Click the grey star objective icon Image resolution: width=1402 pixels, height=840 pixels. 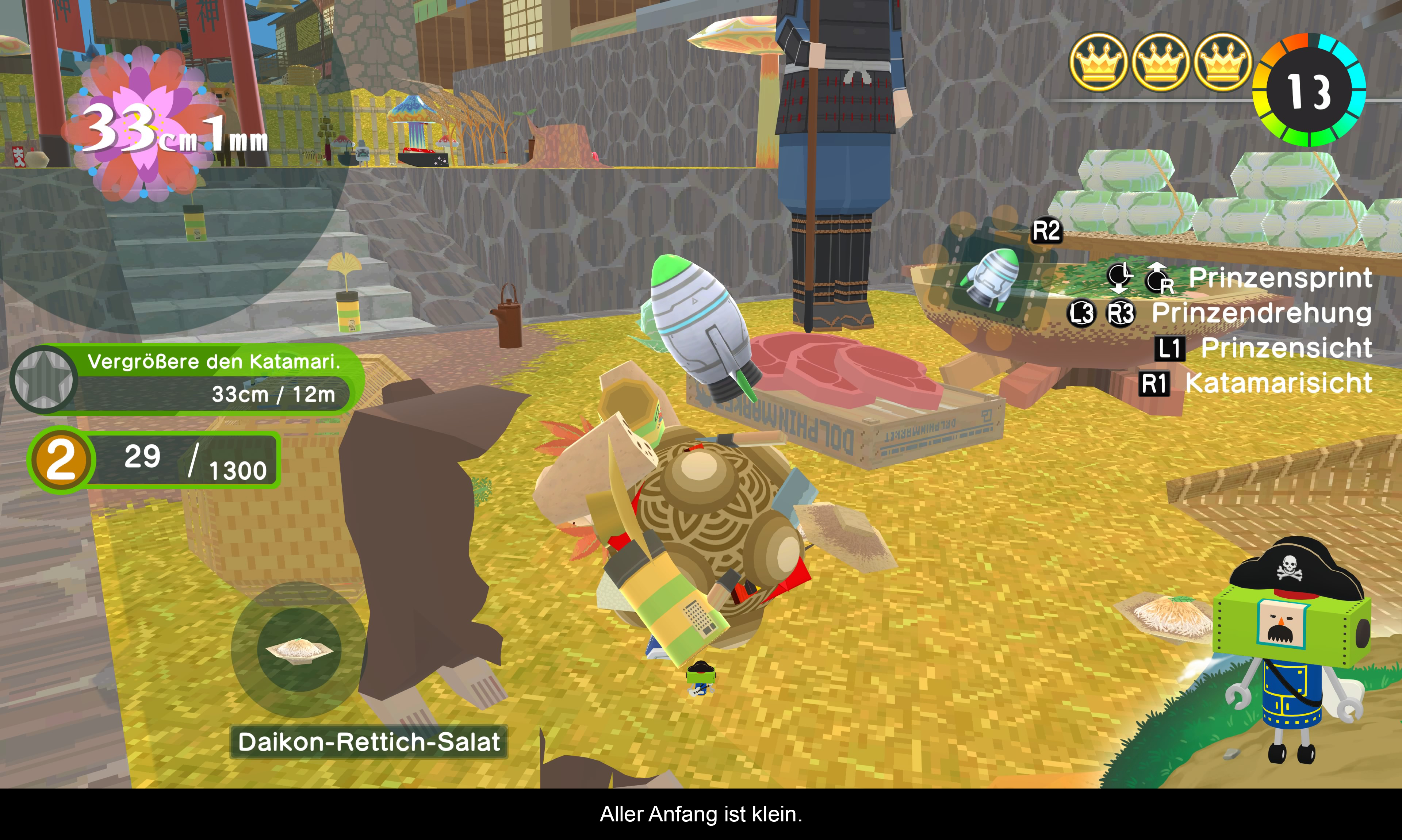pos(43,379)
